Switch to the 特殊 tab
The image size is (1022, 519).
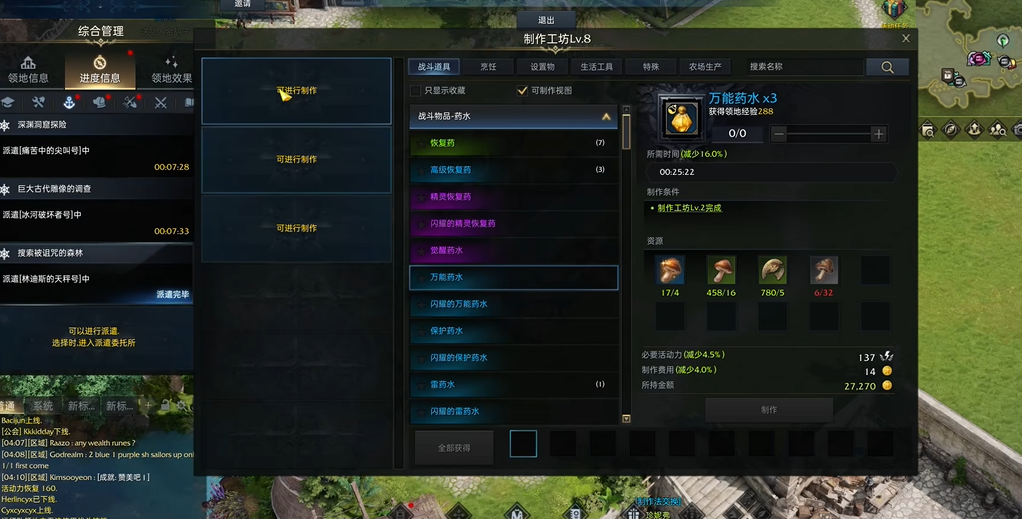[651, 67]
